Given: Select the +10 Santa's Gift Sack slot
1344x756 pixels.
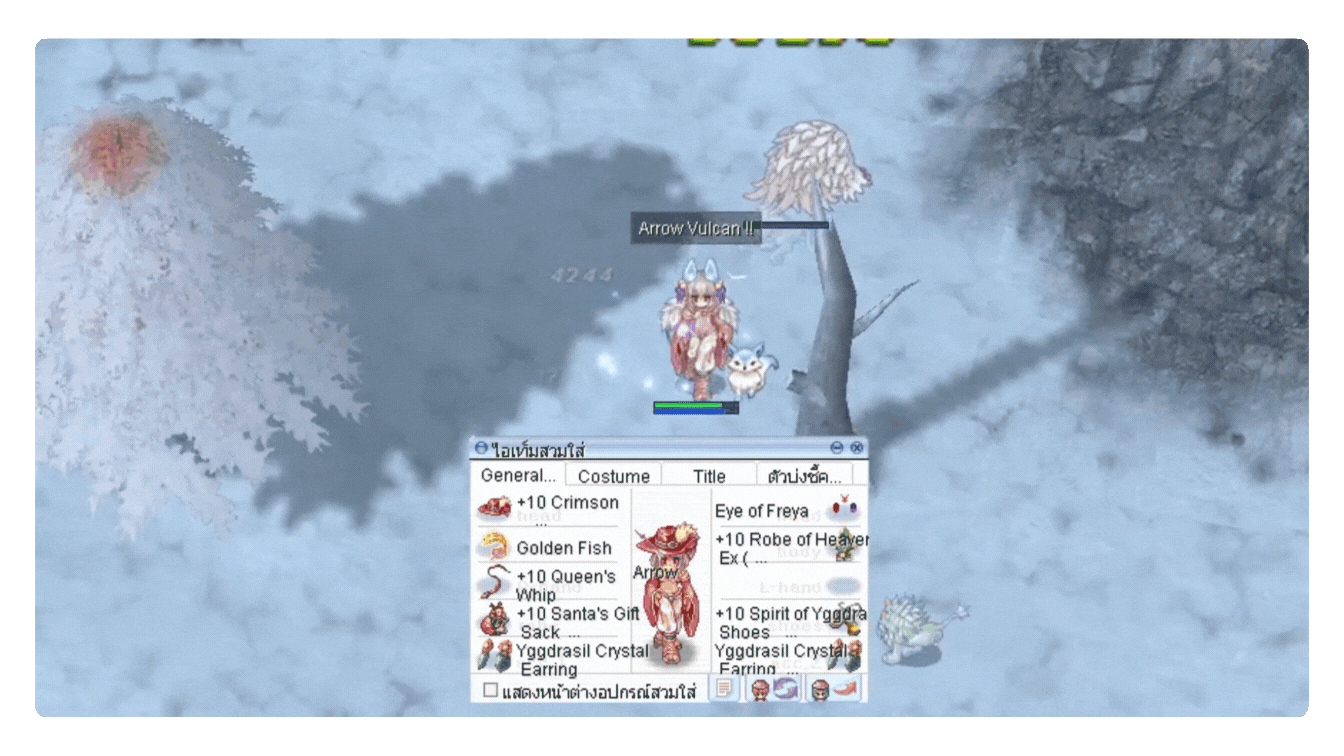Looking at the screenshot, I should tap(548, 621).
